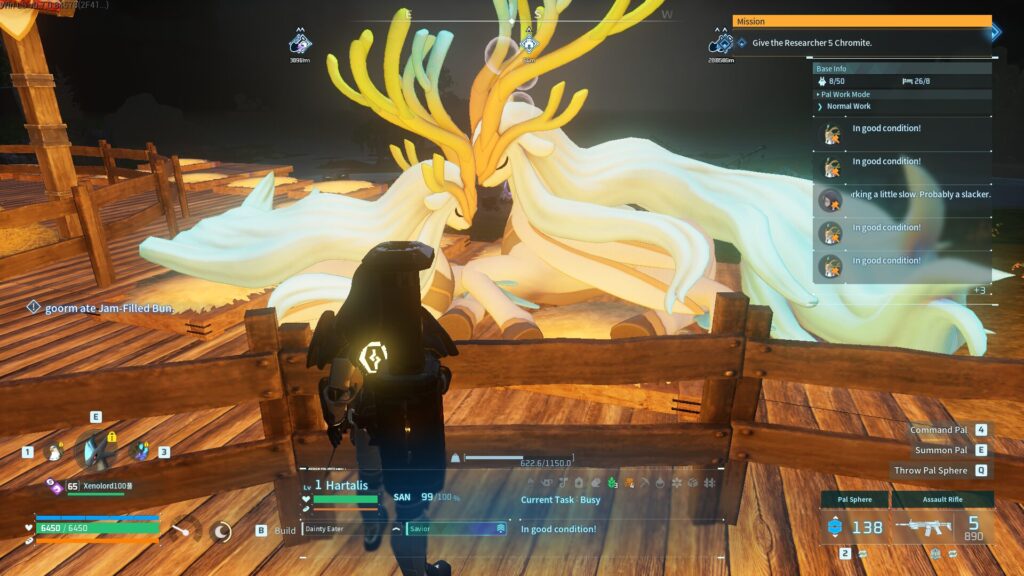
Task: Pick the blue crystal Pal party slot
Action: pyautogui.click(x=140, y=452)
